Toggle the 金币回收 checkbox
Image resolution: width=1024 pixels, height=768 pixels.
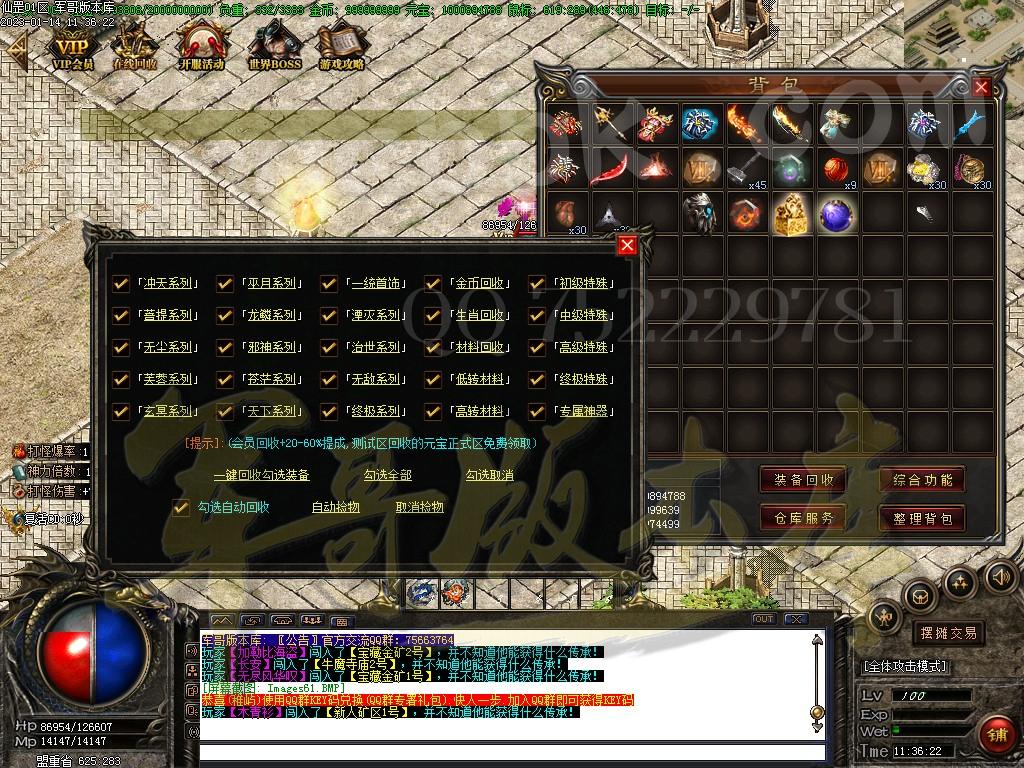[x=433, y=284]
